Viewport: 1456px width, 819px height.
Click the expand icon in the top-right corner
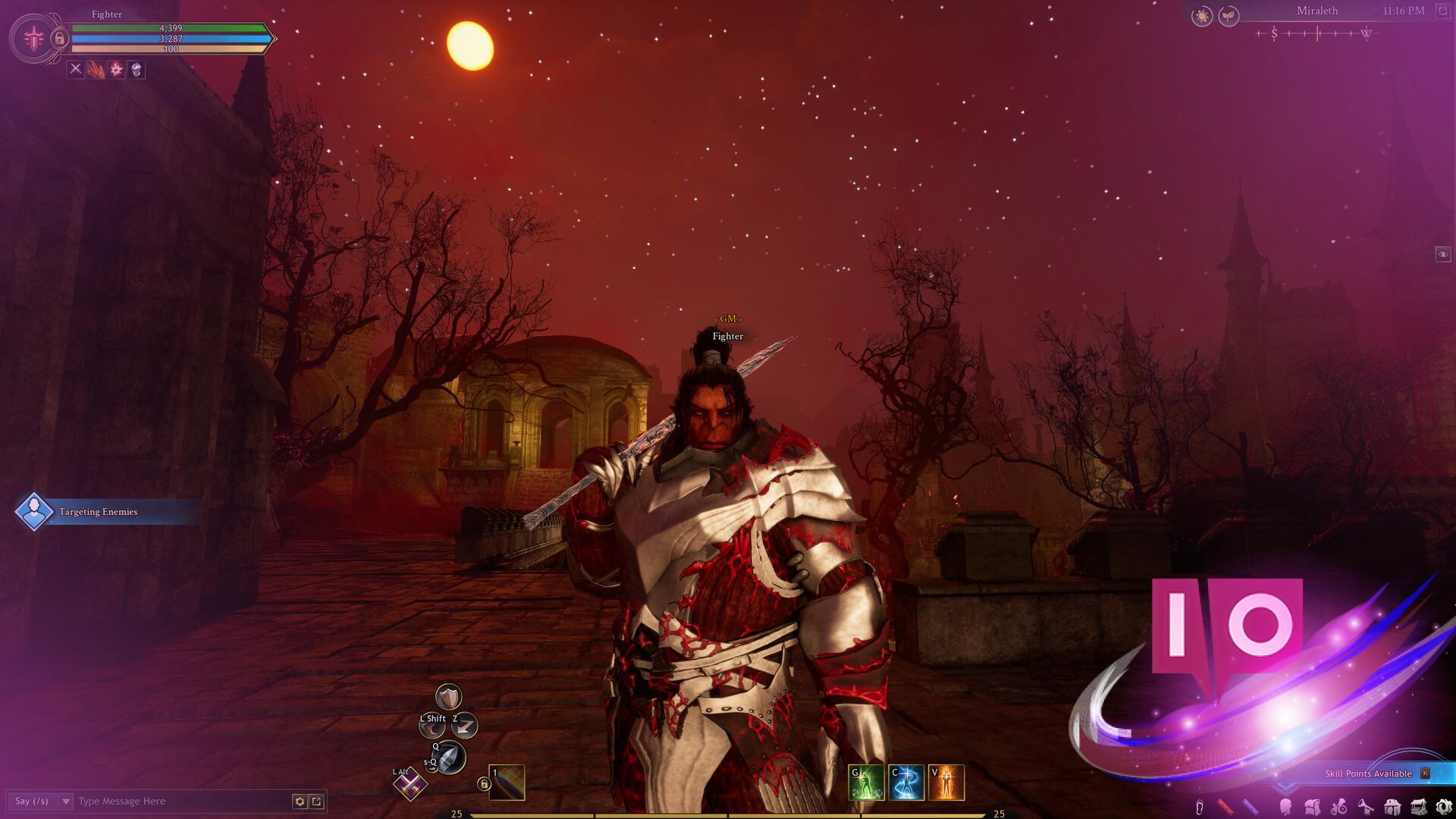1442,12
